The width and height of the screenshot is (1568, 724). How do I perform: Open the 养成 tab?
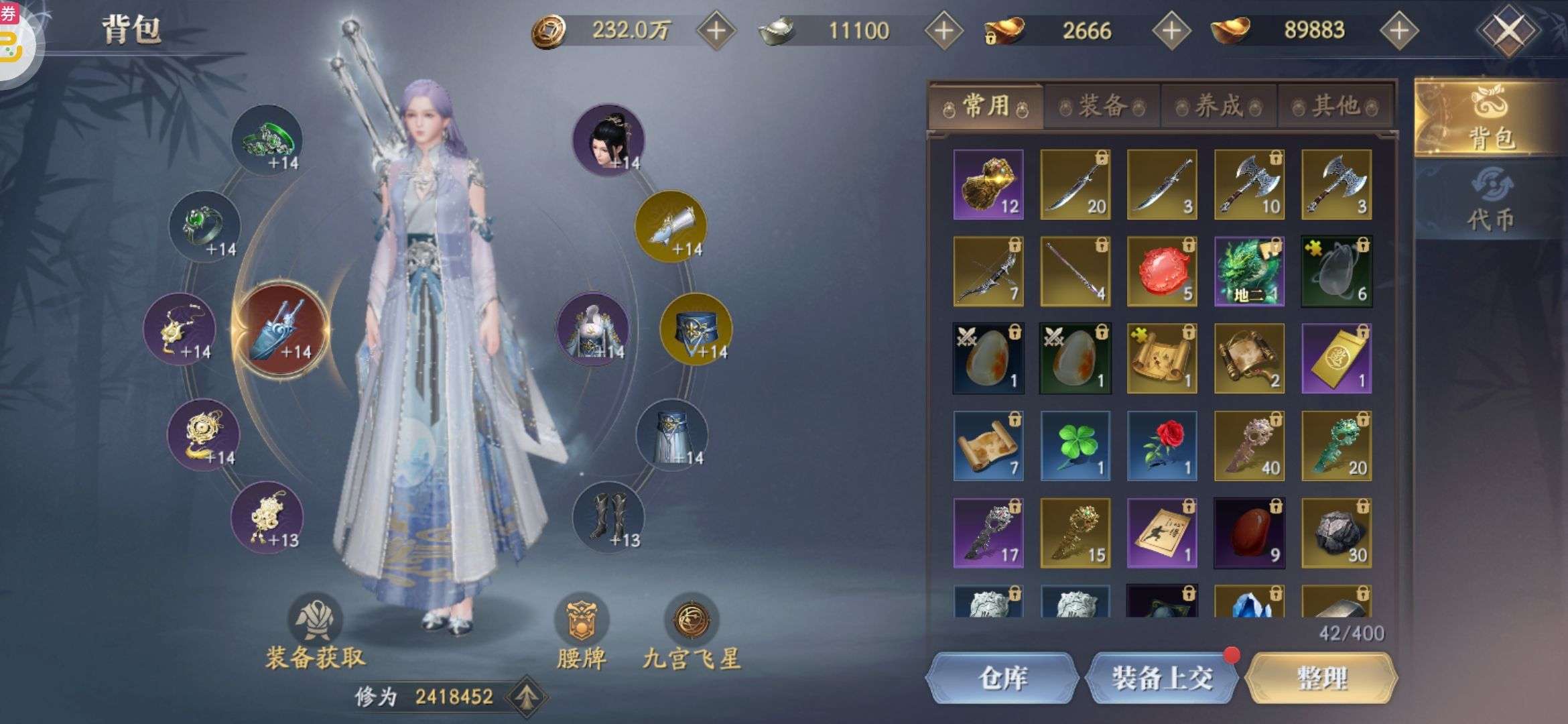1219,106
